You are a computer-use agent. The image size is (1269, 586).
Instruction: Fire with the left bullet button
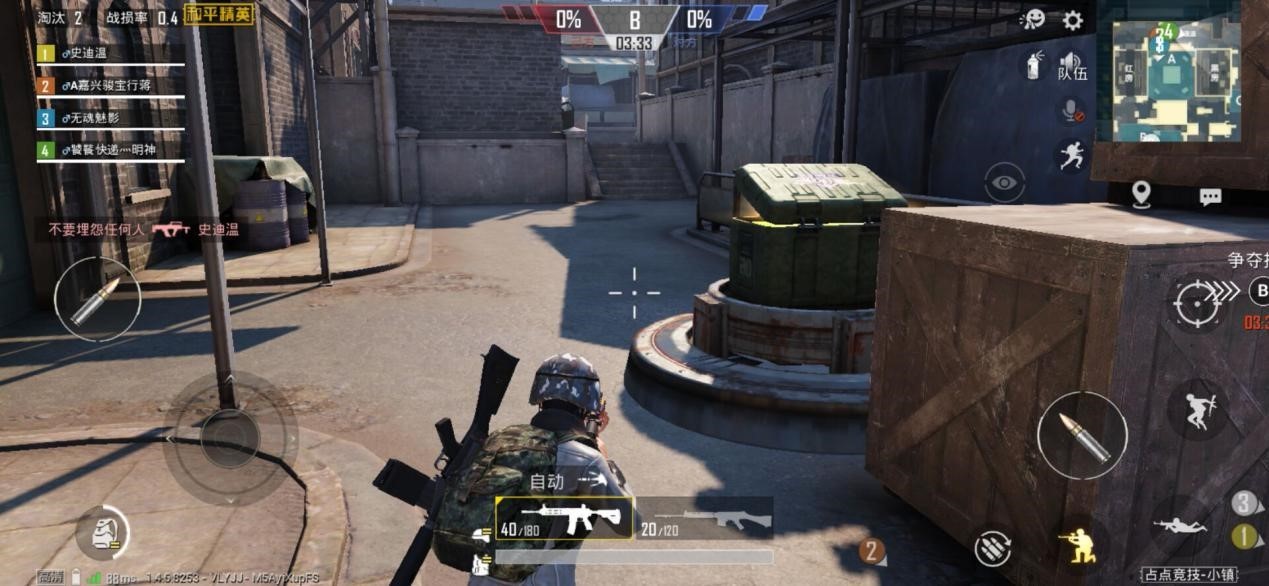coord(97,299)
